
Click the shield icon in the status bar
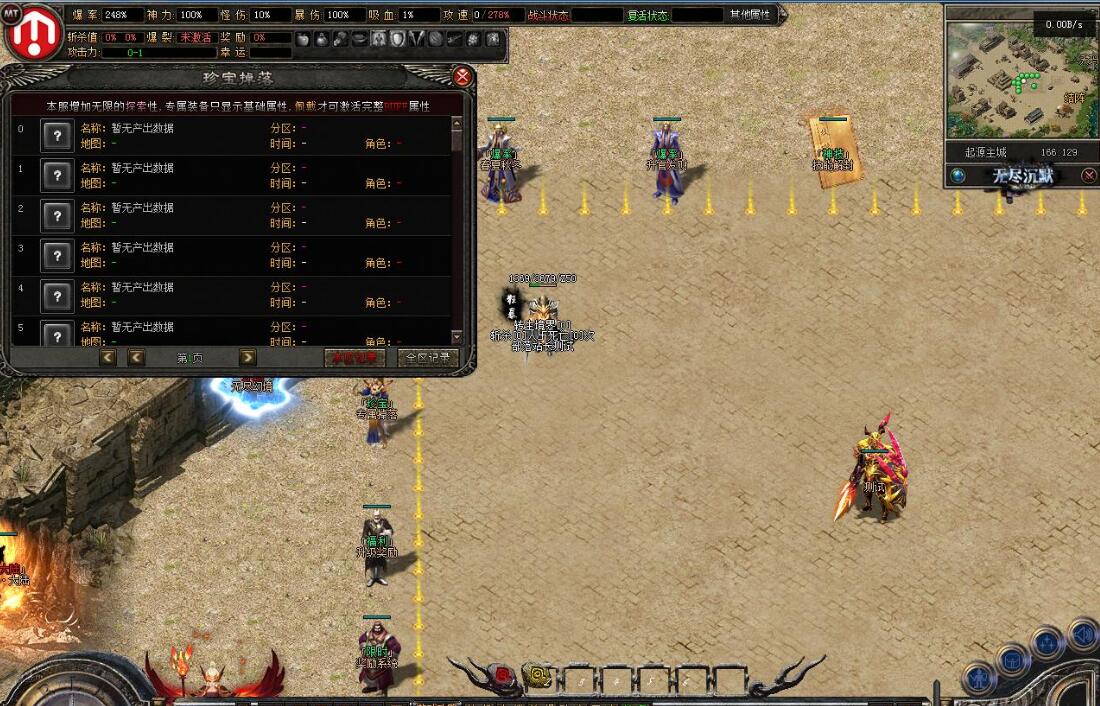coord(398,38)
